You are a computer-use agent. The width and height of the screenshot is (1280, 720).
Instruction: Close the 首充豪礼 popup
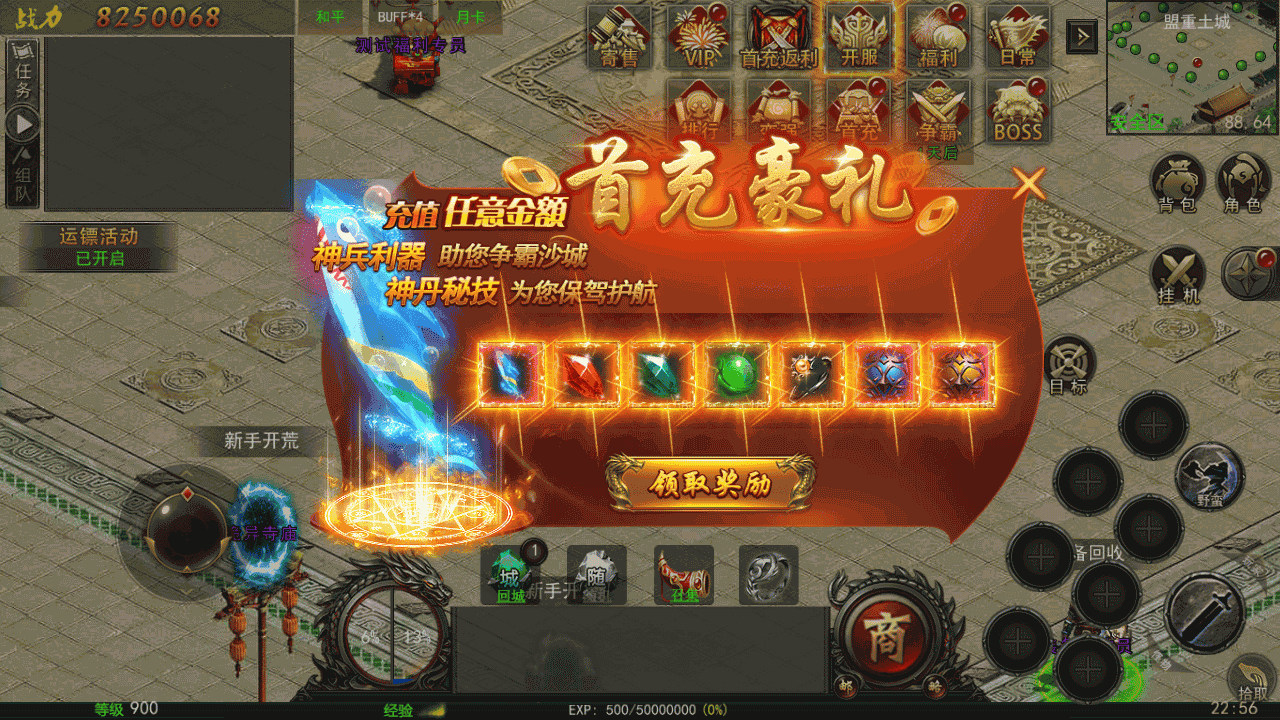pyautogui.click(x=1029, y=183)
